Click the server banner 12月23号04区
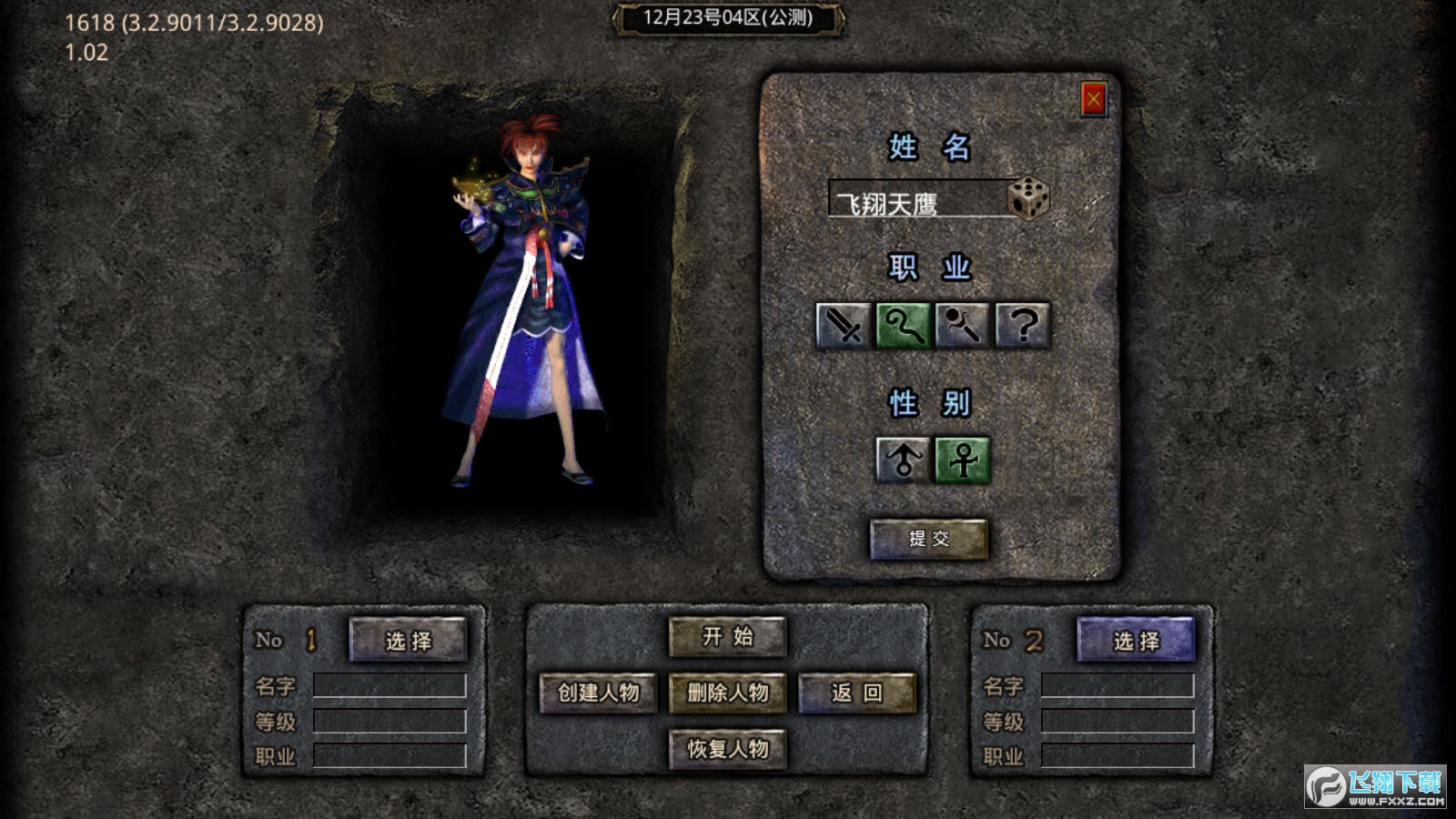Screen dimensions: 1456x819 tap(728, 18)
